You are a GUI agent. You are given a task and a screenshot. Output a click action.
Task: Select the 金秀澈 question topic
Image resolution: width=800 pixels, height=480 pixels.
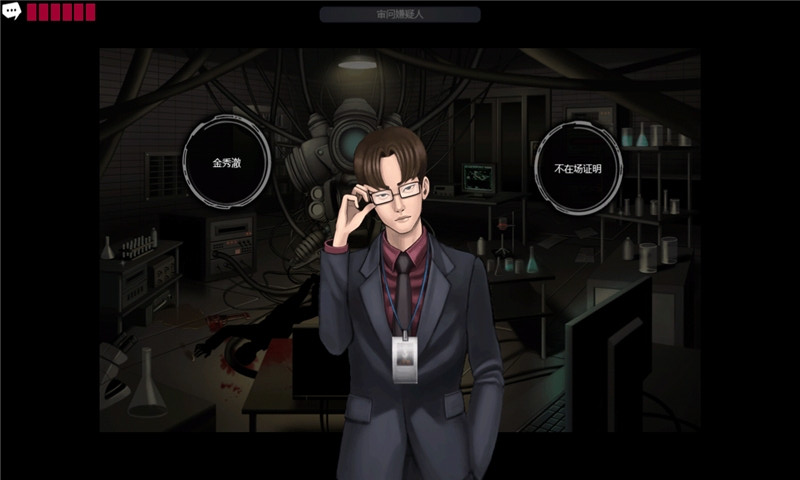click(227, 161)
